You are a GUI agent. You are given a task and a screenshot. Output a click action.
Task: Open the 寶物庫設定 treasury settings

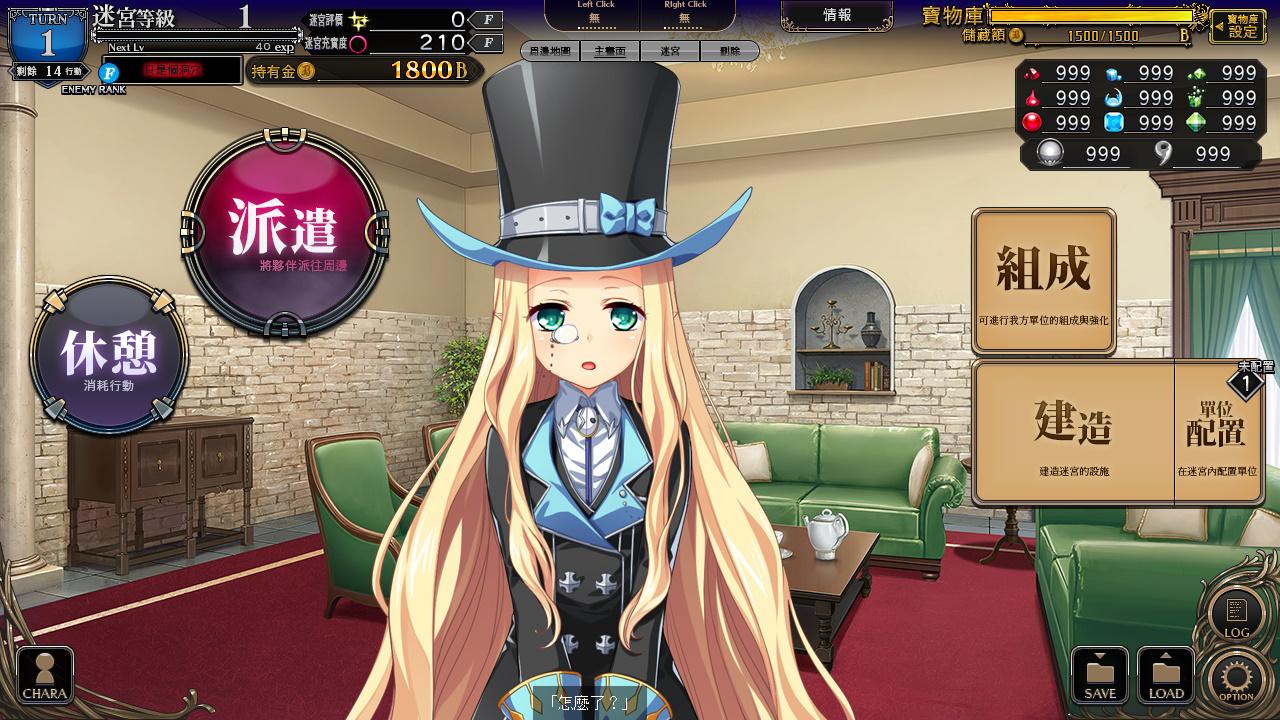tap(1238, 26)
